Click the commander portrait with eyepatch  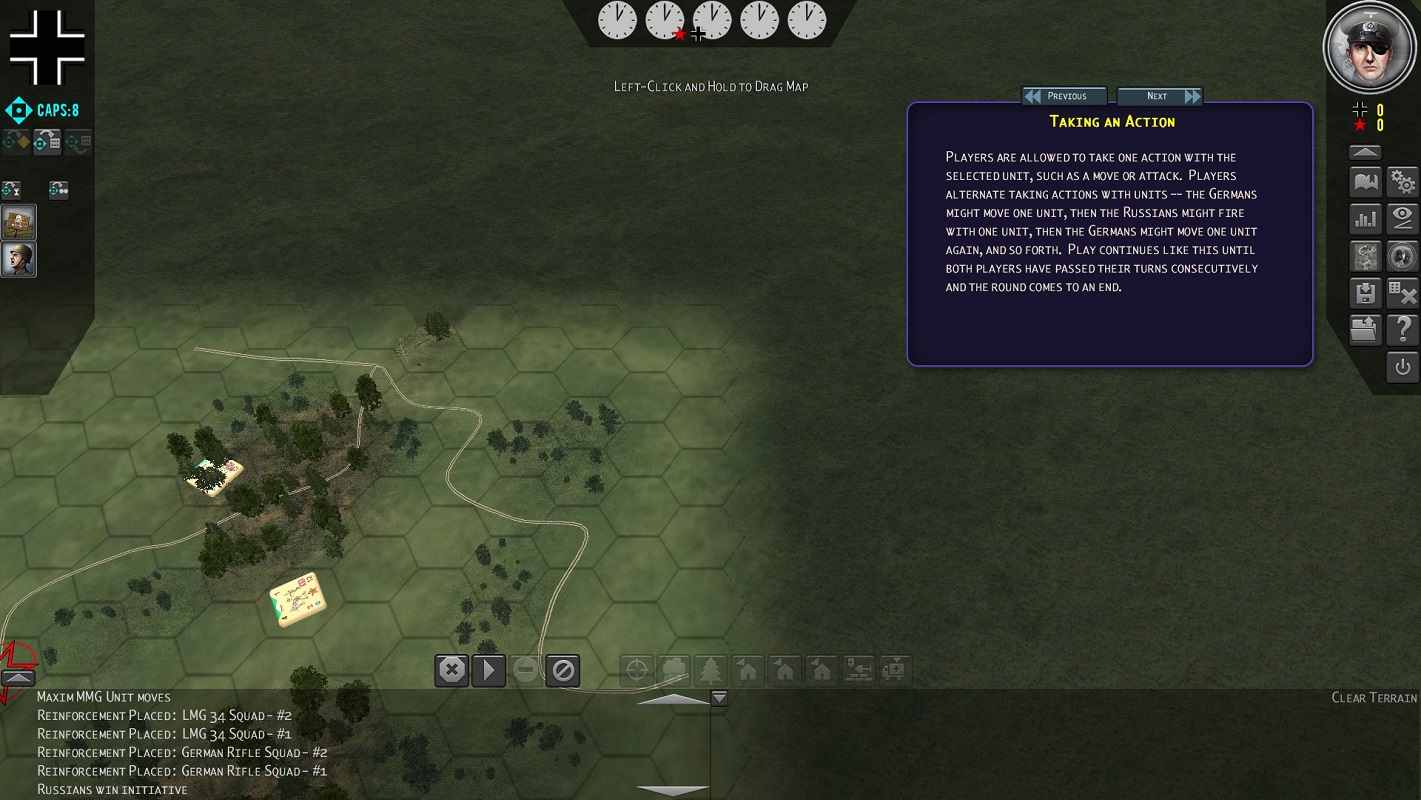click(x=1369, y=47)
